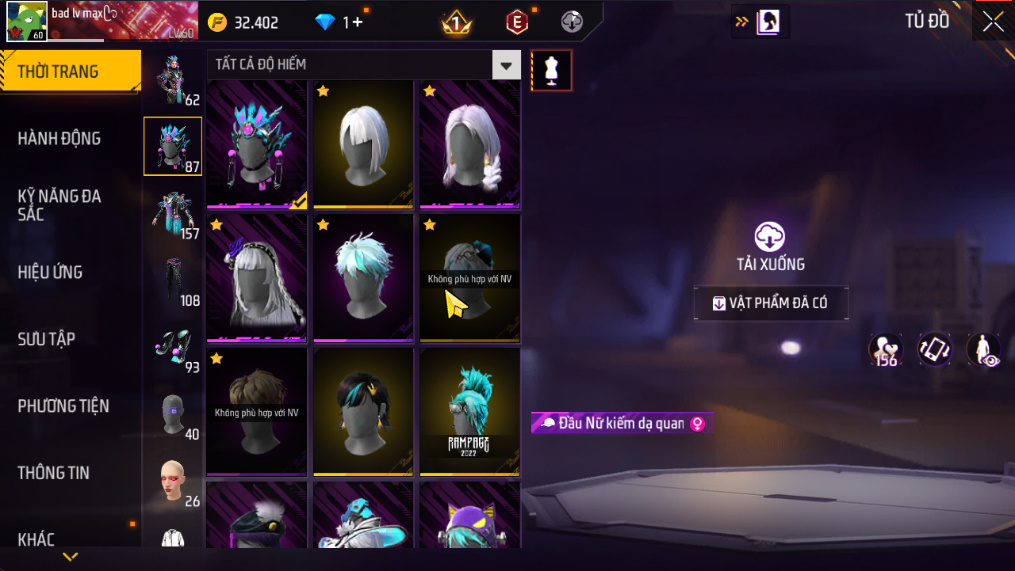The width and height of the screenshot is (1015, 571).
Task: Open the mannequin preview icon
Action: [551, 70]
